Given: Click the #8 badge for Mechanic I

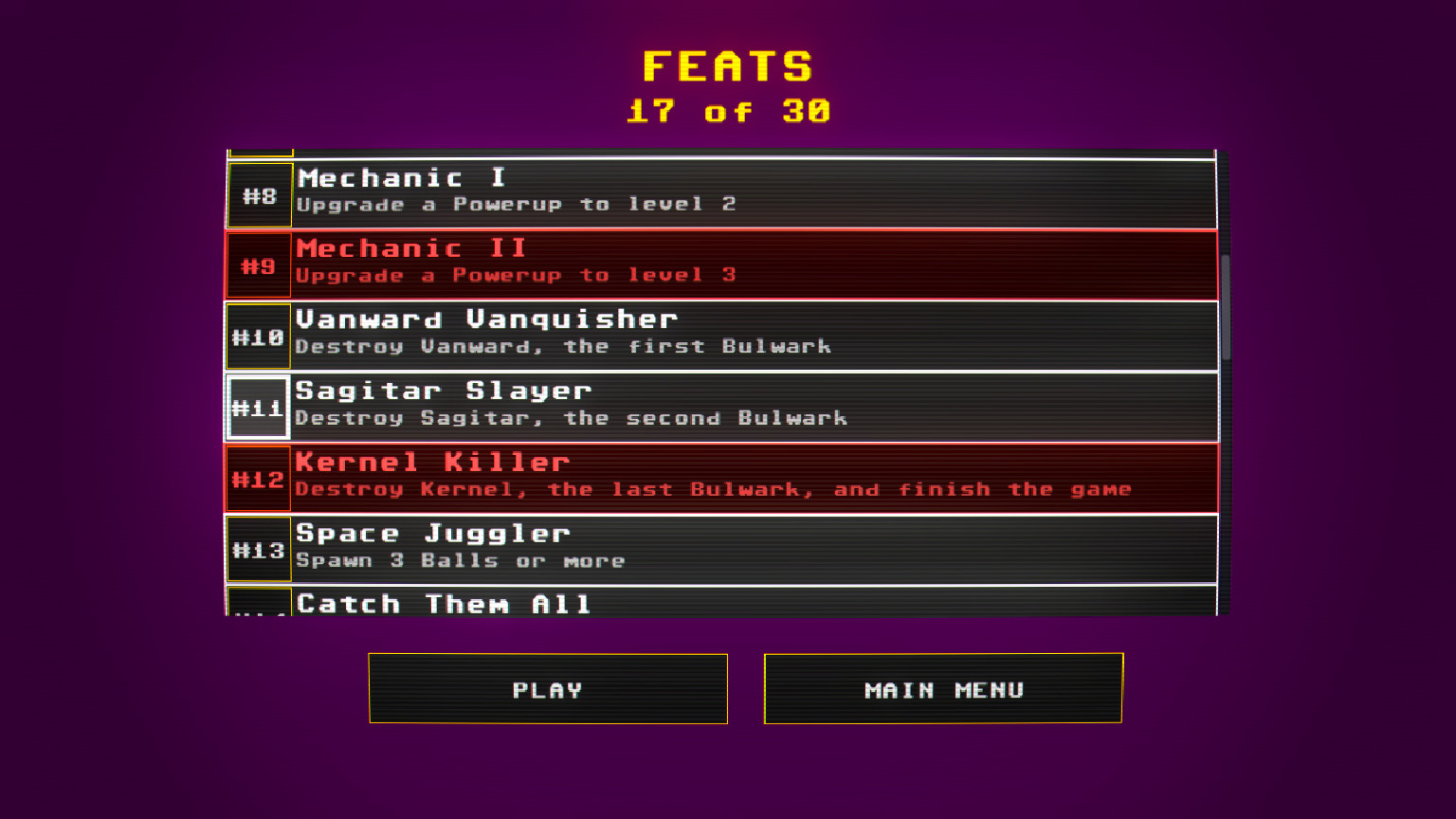Looking at the screenshot, I should click(x=258, y=195).
